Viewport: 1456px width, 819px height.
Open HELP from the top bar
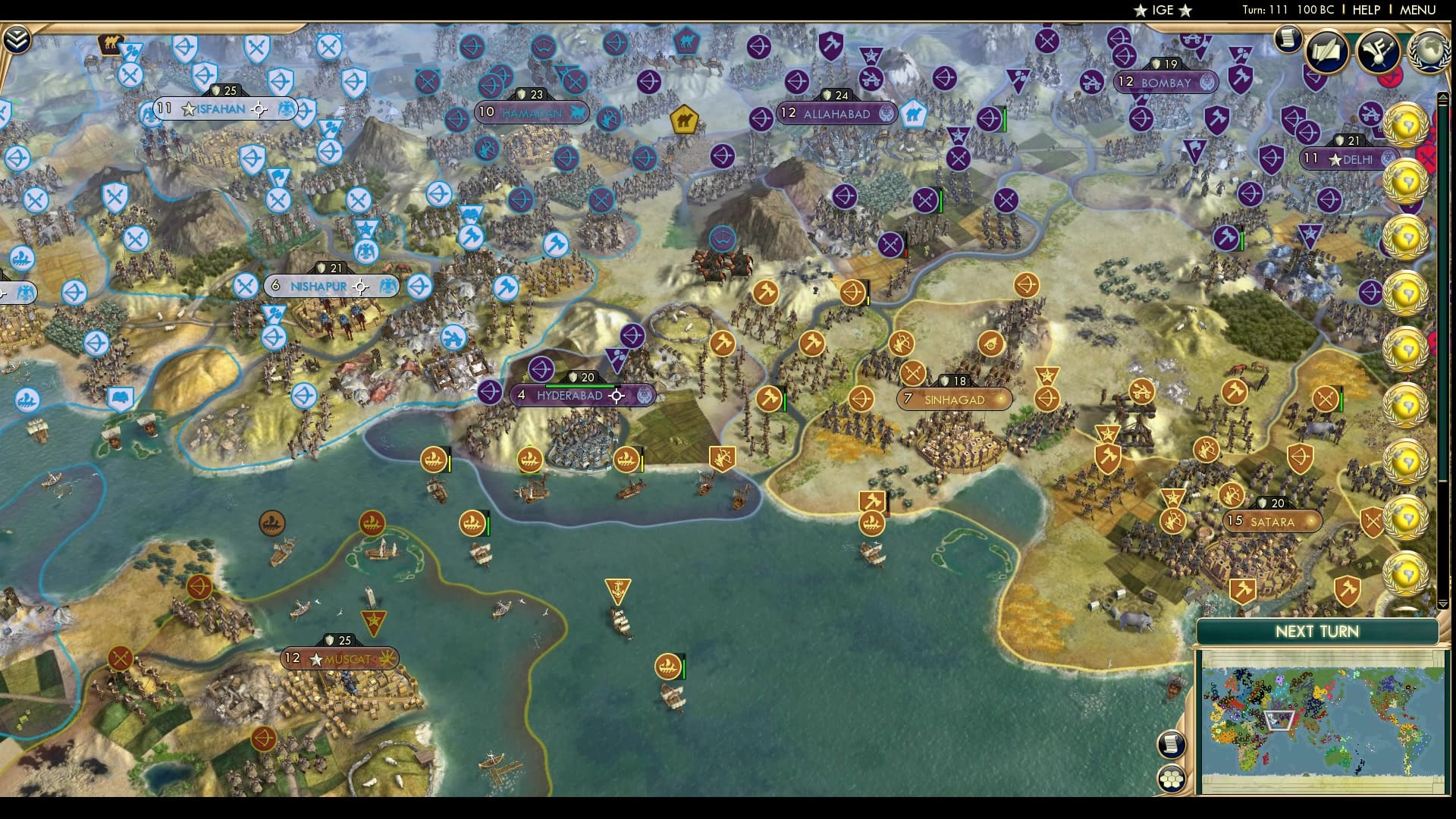tap(1365, 11)
